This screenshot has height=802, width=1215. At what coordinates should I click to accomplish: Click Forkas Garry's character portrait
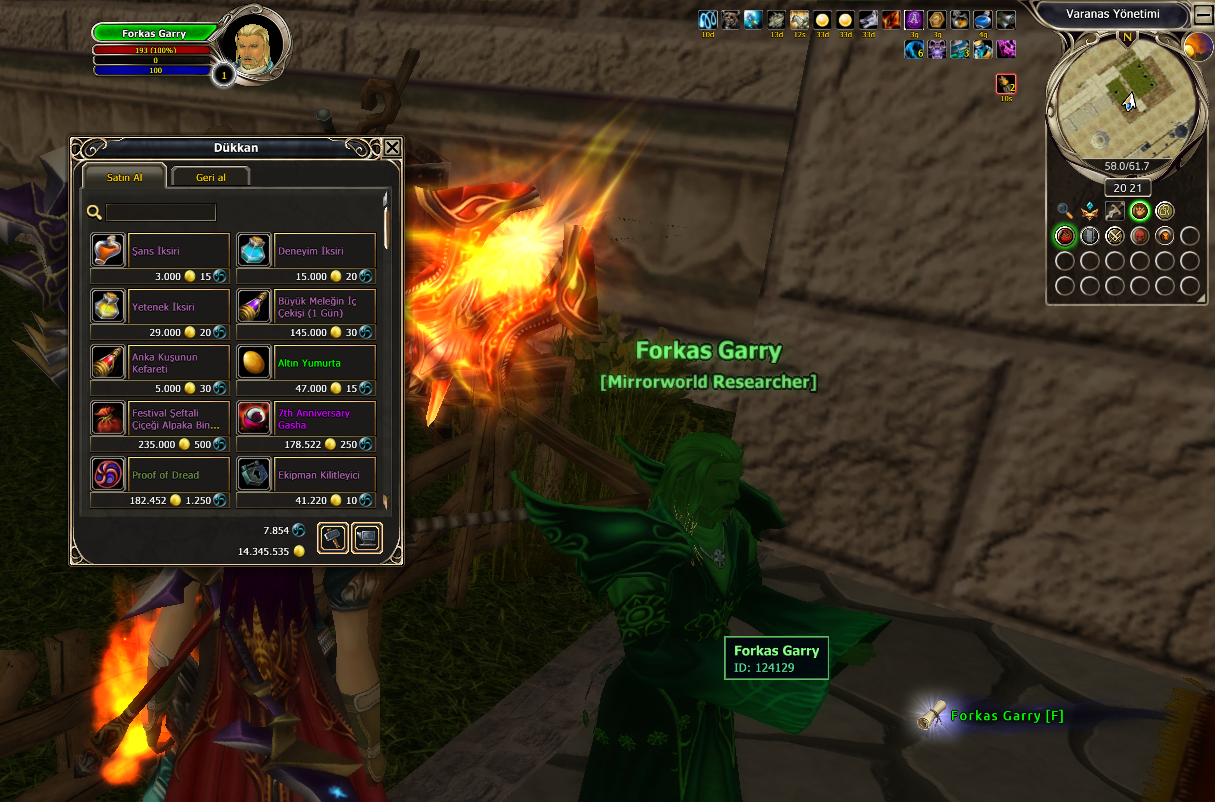coord(252,42)
